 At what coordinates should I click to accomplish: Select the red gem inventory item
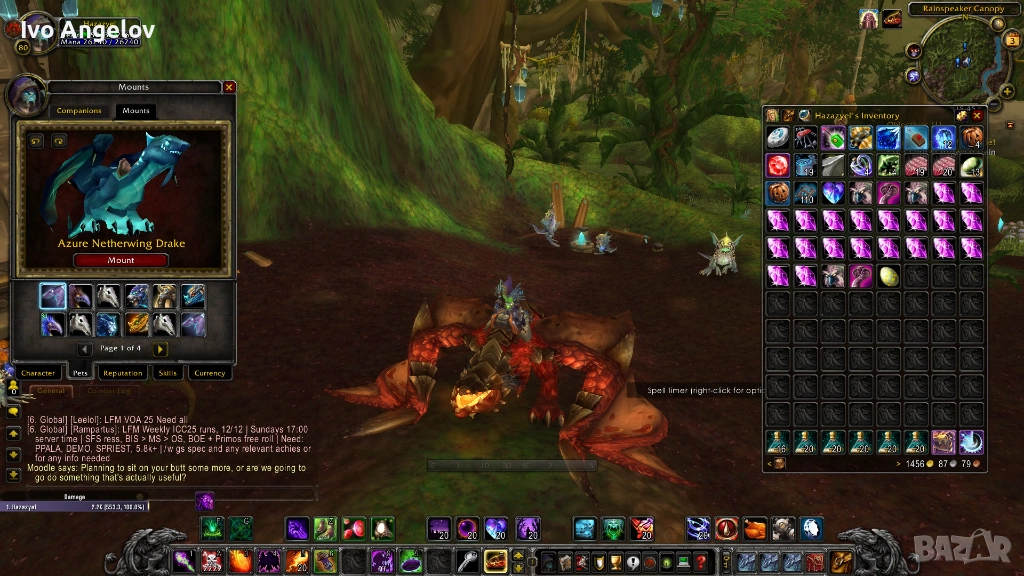pos(778,166)
